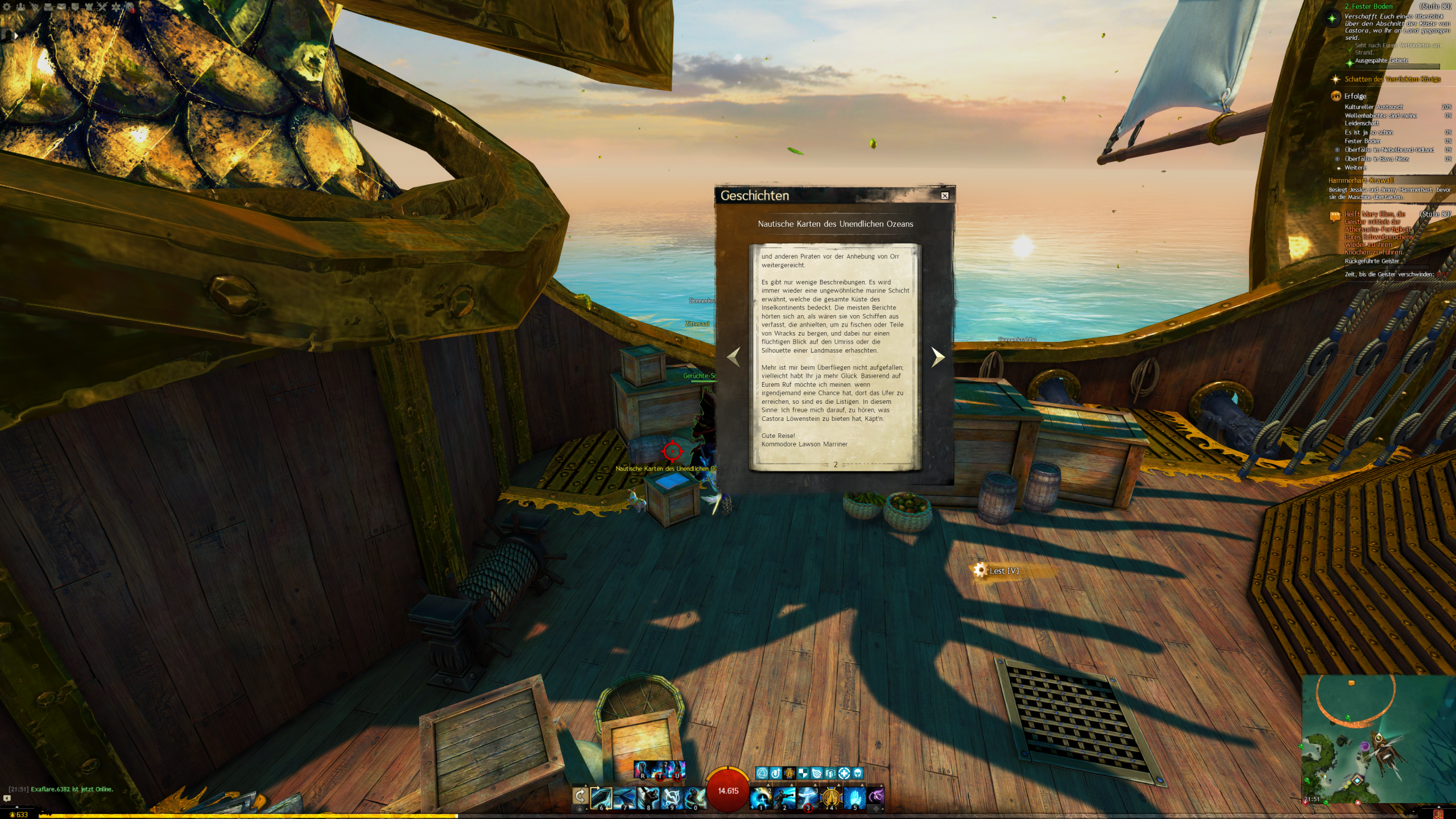Open the contacts and friends panel
Viewport: 1456px width, 819px height.
pyautogui.click(x=20, y=7)
